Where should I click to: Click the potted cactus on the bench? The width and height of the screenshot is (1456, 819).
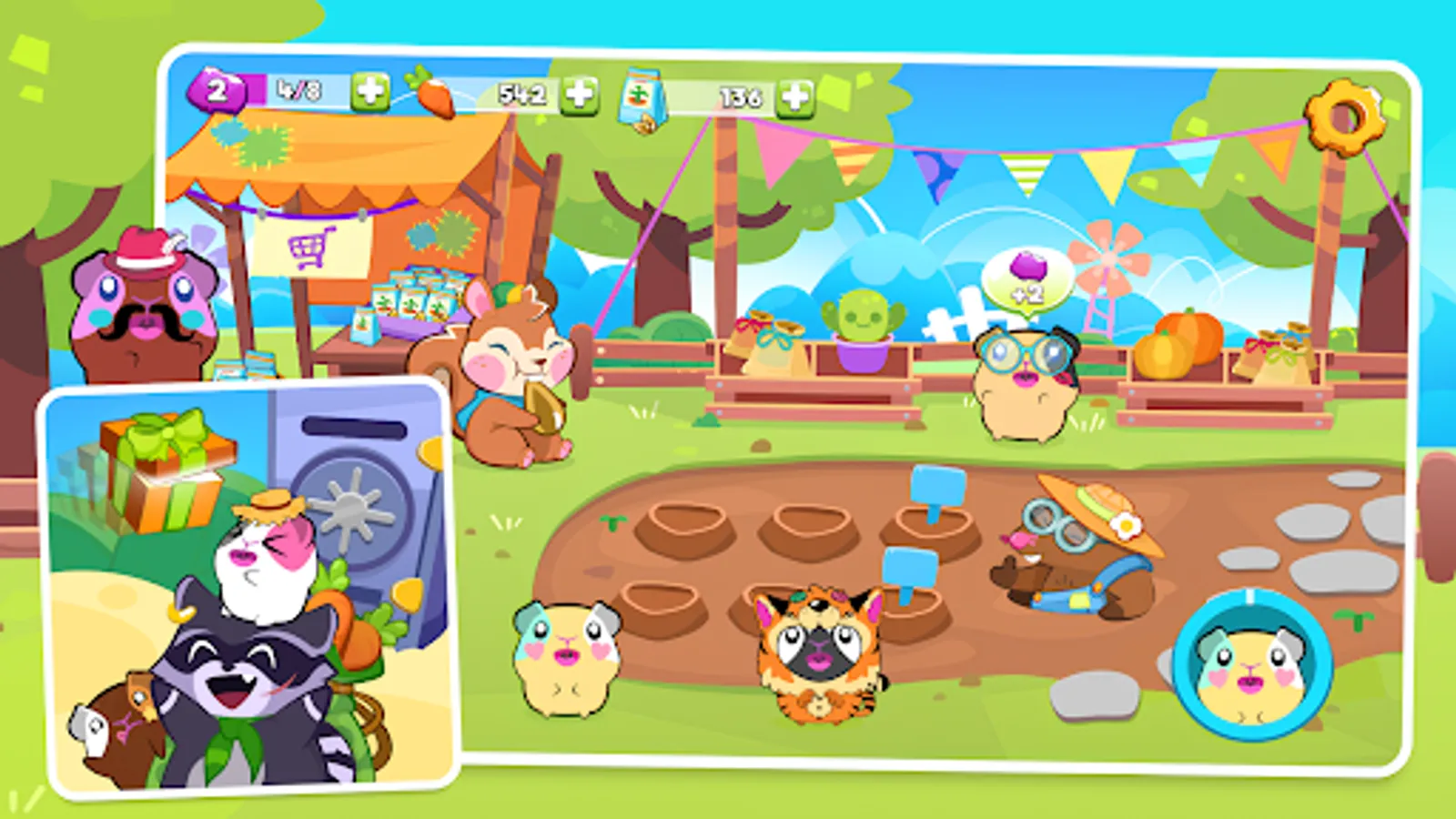pyautogui.click(x=864, y=318)
